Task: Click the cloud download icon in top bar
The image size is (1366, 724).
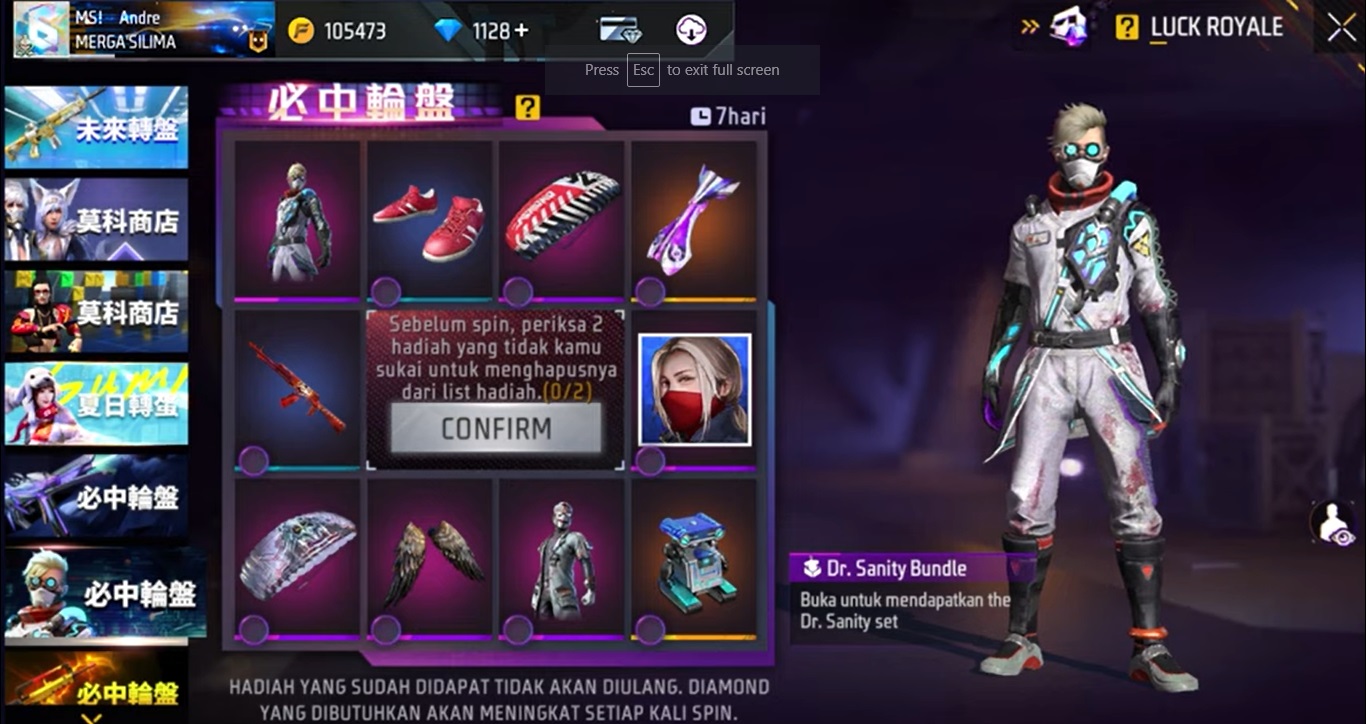Action: (x=692, y=30)
